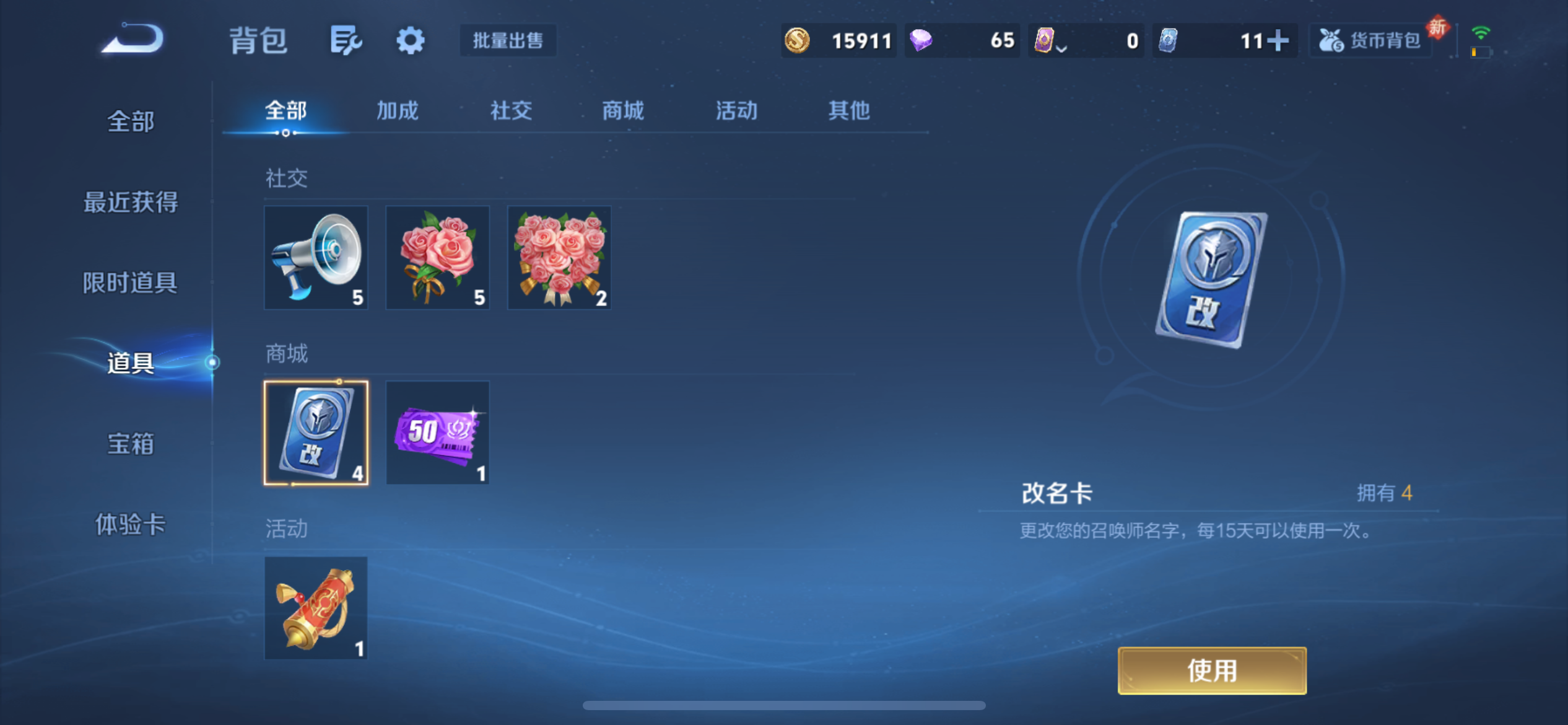
Task: Open the item sorting/edit icon beside 背包
Action: [x=345, y=40]
